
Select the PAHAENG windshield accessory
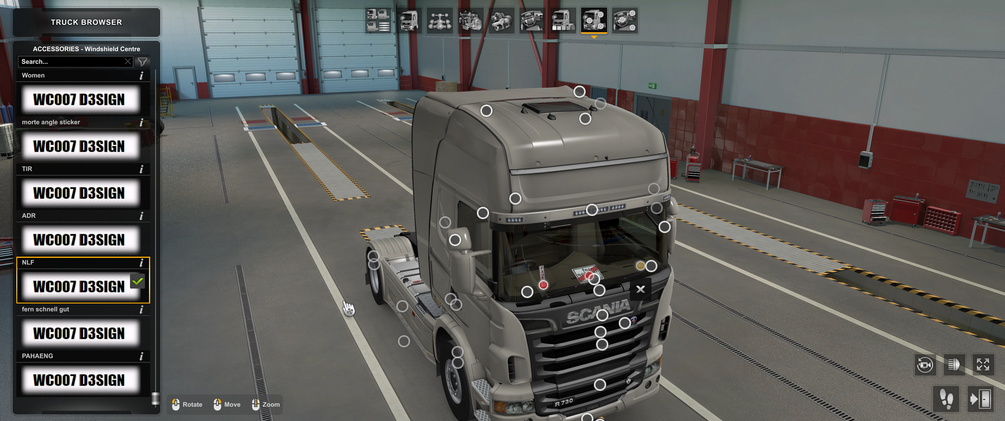(79, 380)
